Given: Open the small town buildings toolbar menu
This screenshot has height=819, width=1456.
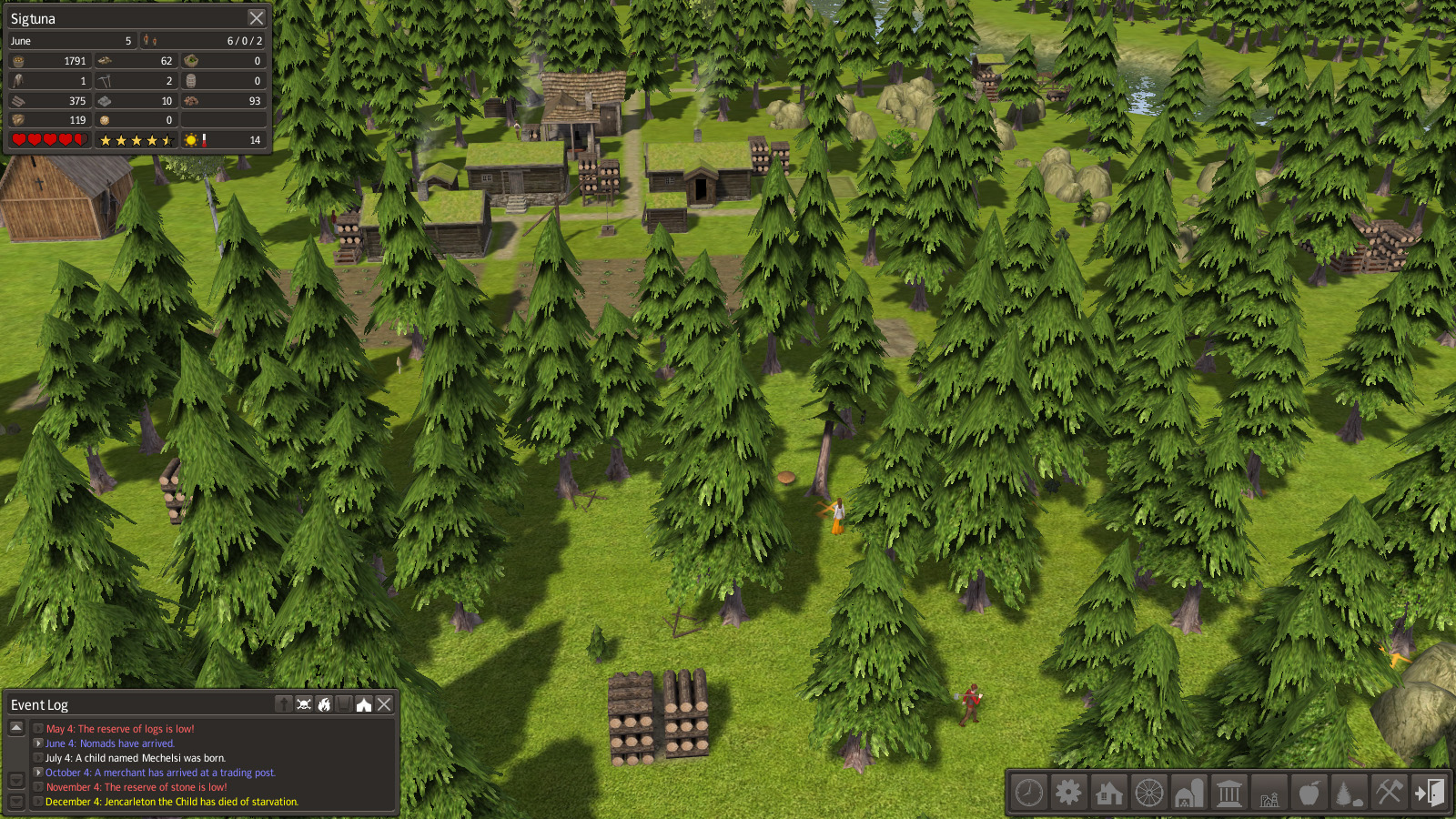Looking at the screenshot, I should (x=1269, y=793).
